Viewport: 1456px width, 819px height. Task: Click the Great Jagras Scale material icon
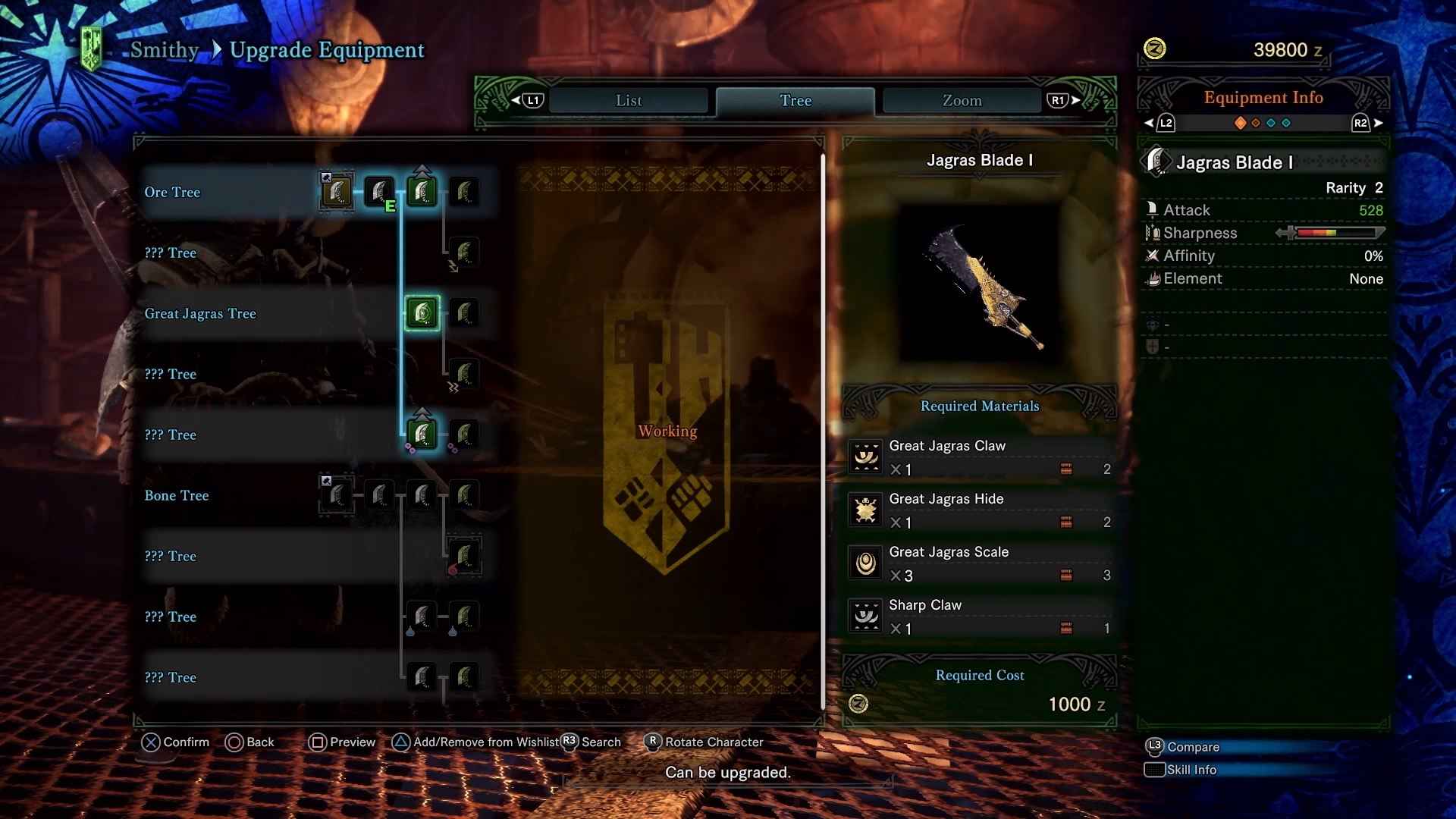pos(864,563)
